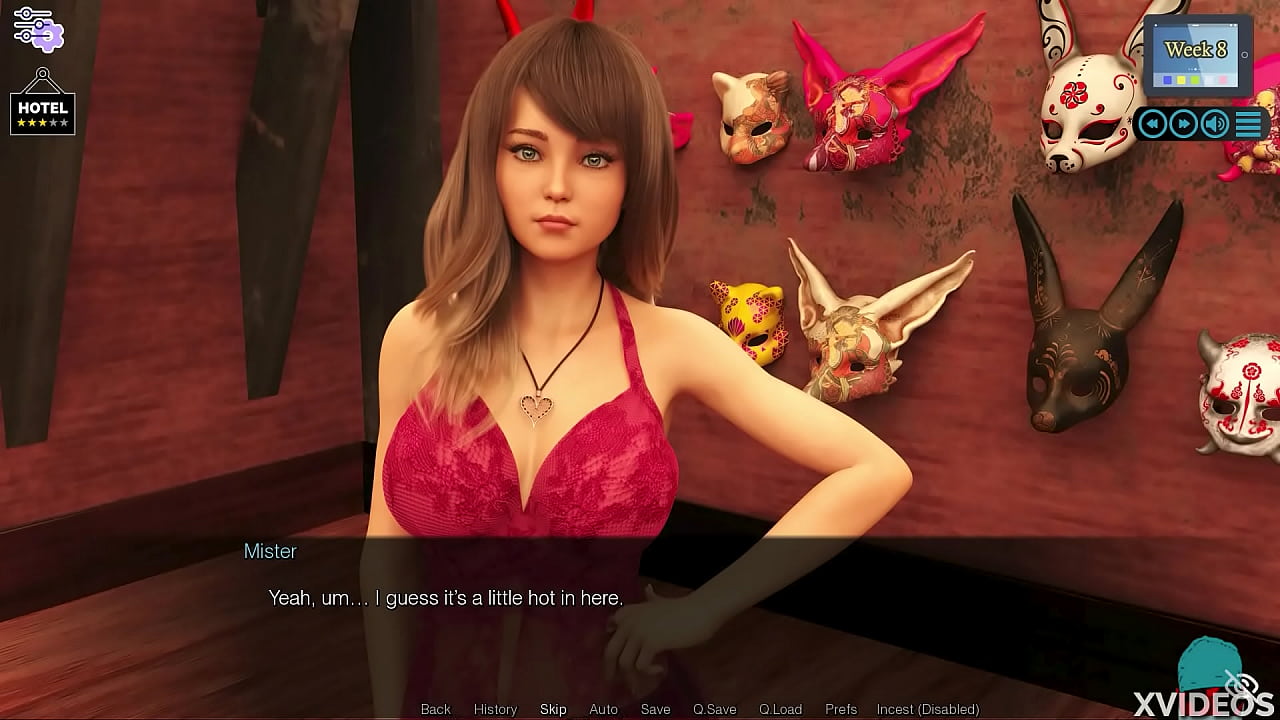Click the next track arrow button
The image size is (1280, 720).
click(x=1184, y=124)
